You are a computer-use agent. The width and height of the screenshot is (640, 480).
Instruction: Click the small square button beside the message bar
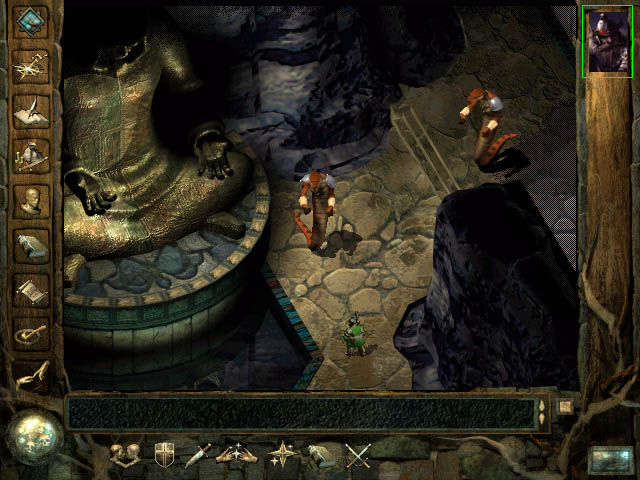[565, 407]
